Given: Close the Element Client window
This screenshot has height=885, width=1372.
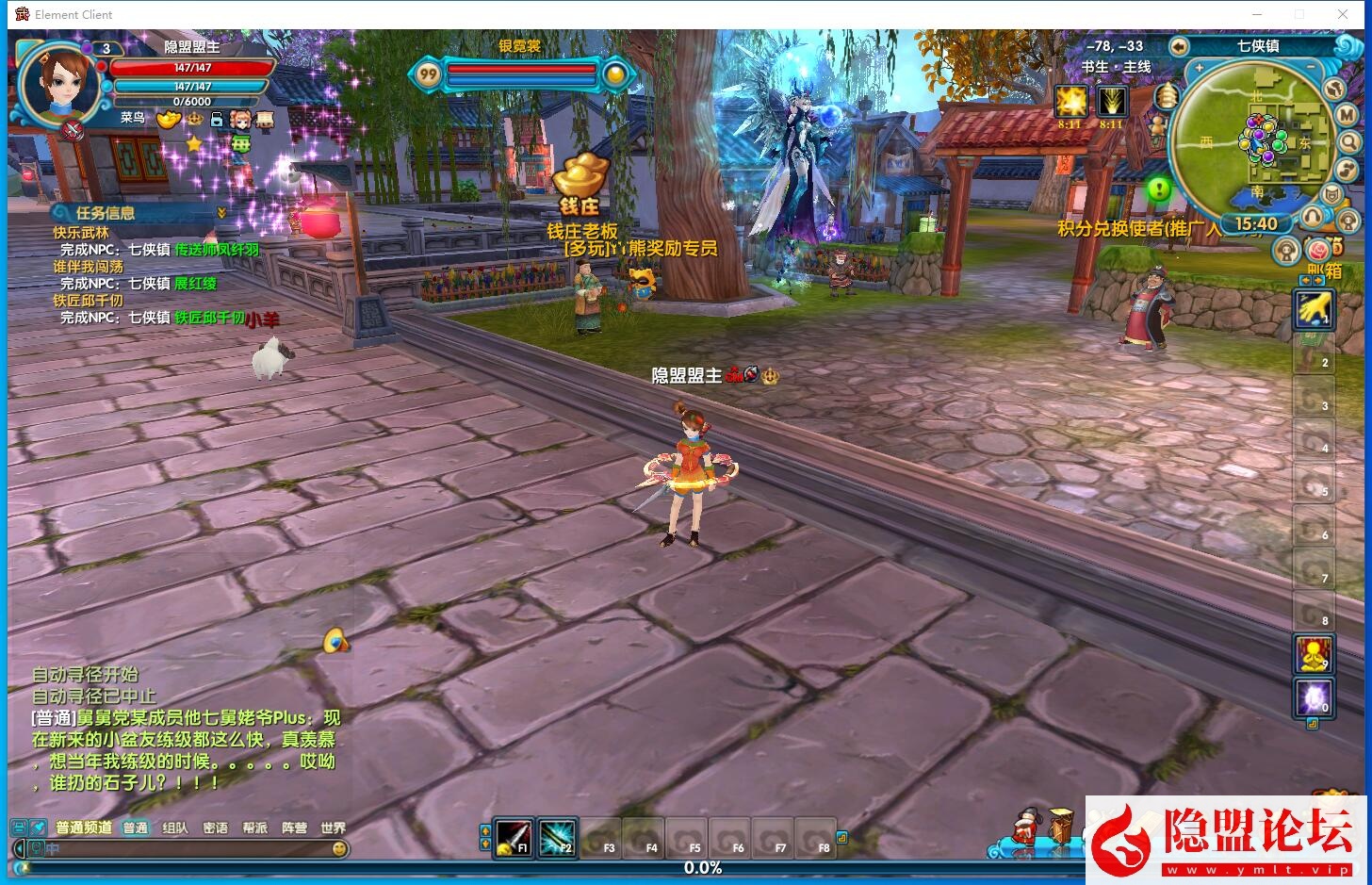Looking at the screenshot, I should 1343,14.
